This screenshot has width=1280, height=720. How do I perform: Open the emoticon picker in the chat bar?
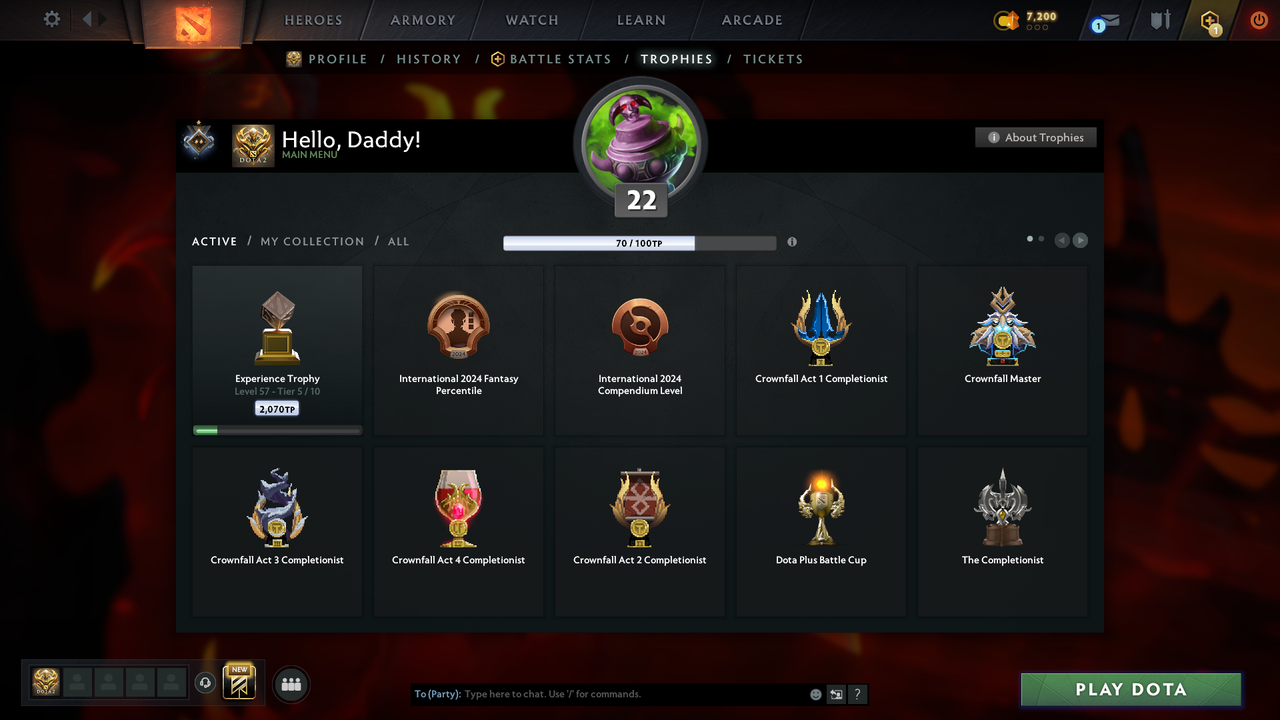tap(815, 693)
